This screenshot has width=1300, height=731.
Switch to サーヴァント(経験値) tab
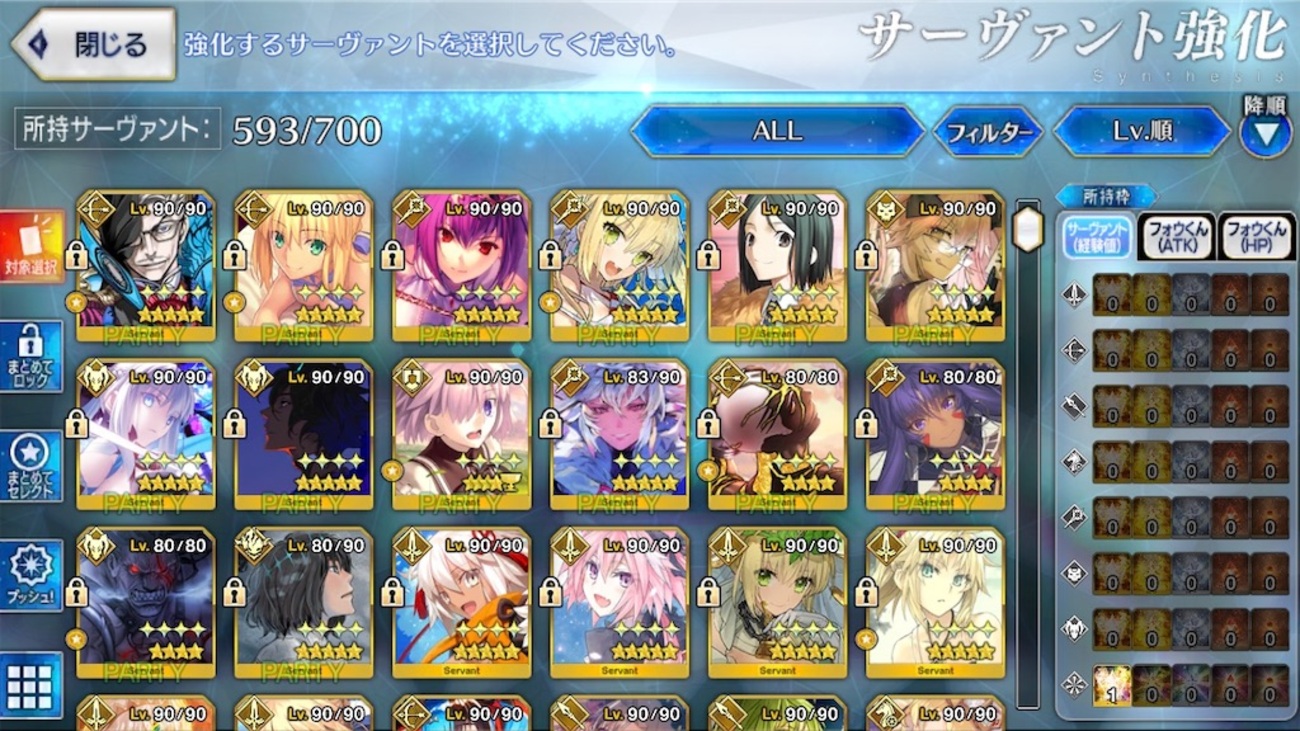(1098, 236)
